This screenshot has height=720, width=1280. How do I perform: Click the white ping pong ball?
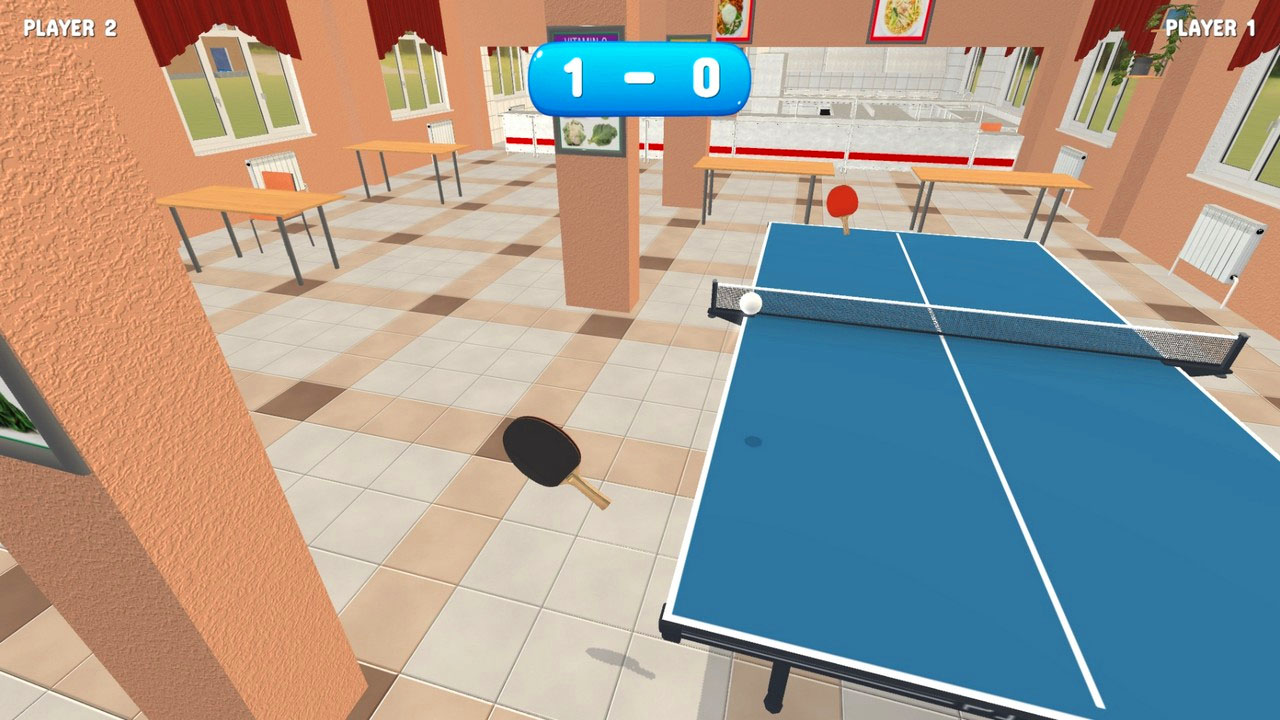[x=752, y=303]
